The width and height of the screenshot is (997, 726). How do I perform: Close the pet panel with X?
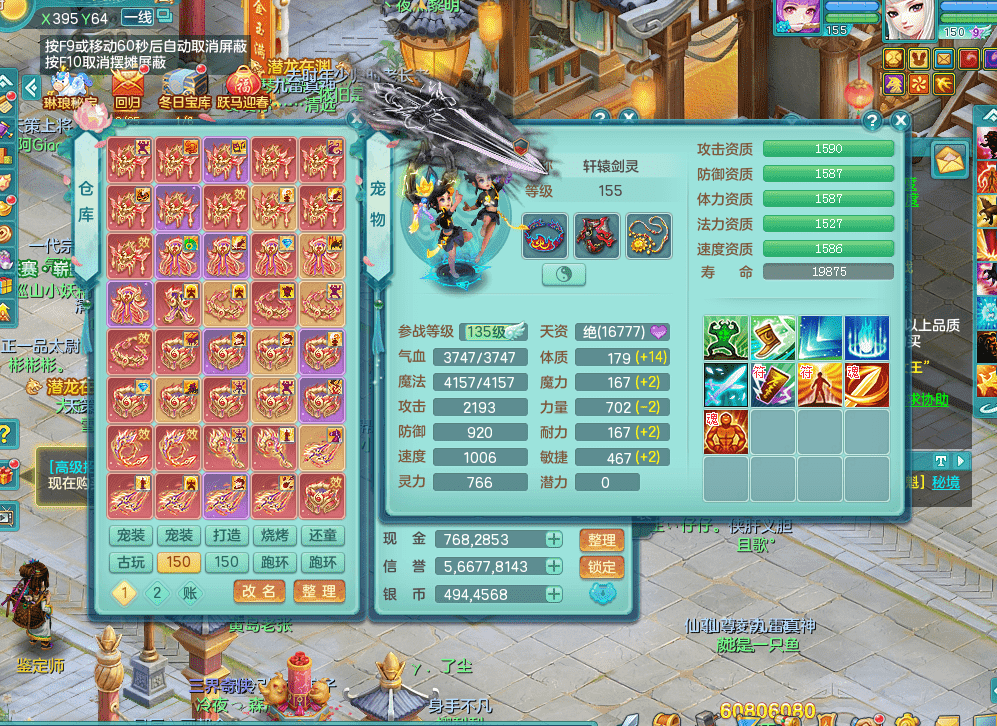click(901, 121)
